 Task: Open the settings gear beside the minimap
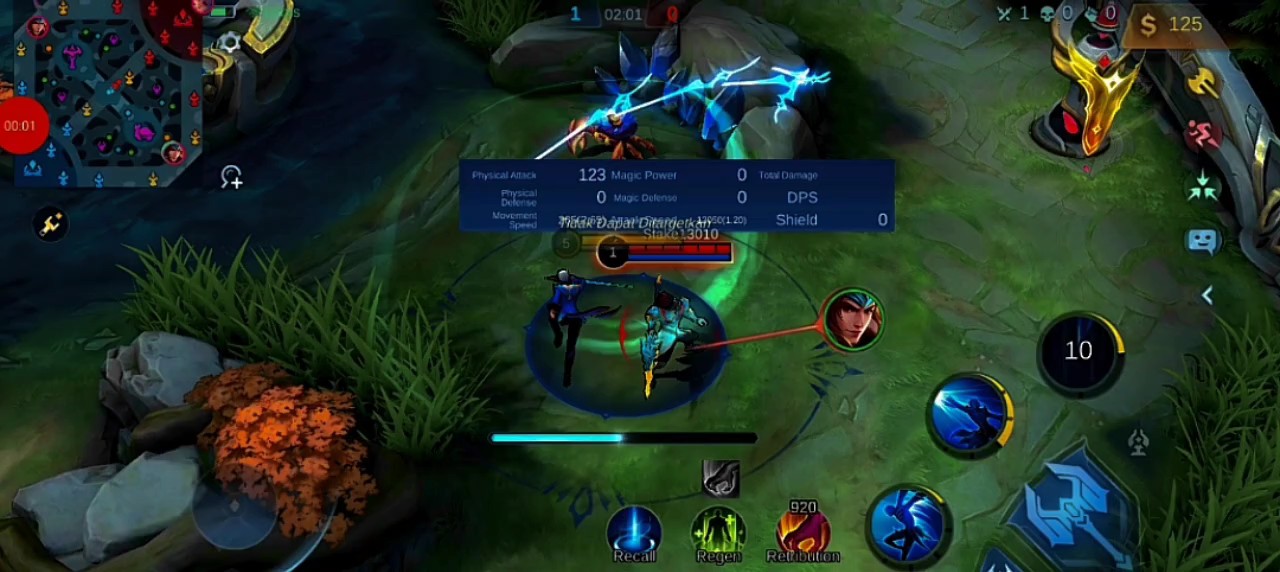click(229, 41)
